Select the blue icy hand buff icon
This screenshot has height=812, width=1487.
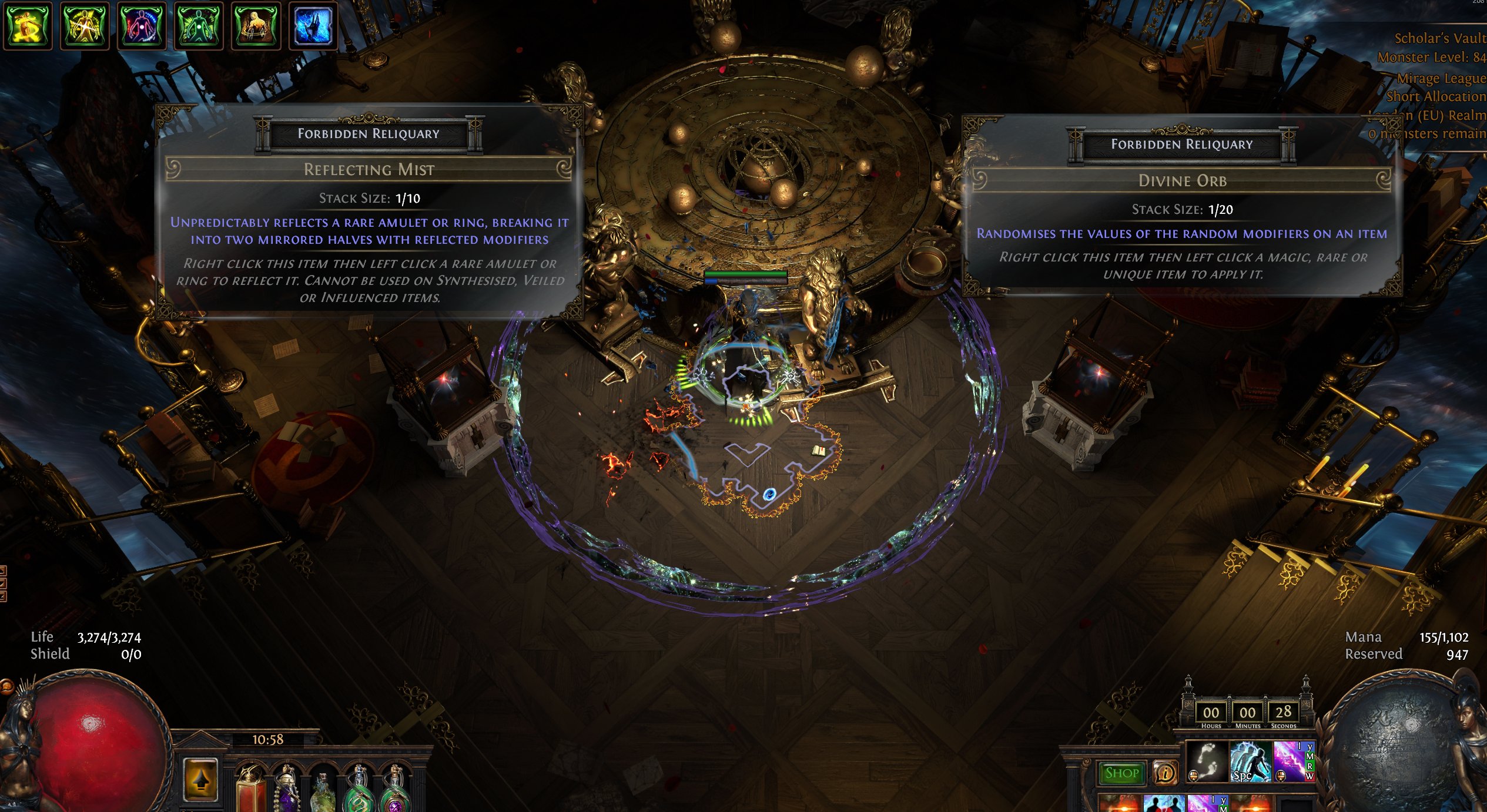click(x=313, y=26)
